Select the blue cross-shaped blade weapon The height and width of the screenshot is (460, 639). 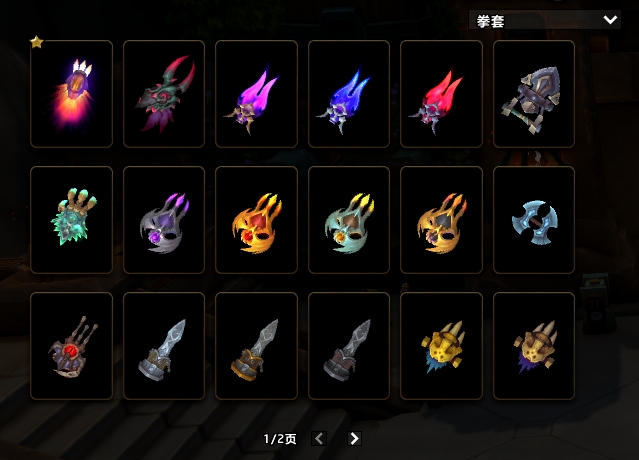tap(534, 220)
